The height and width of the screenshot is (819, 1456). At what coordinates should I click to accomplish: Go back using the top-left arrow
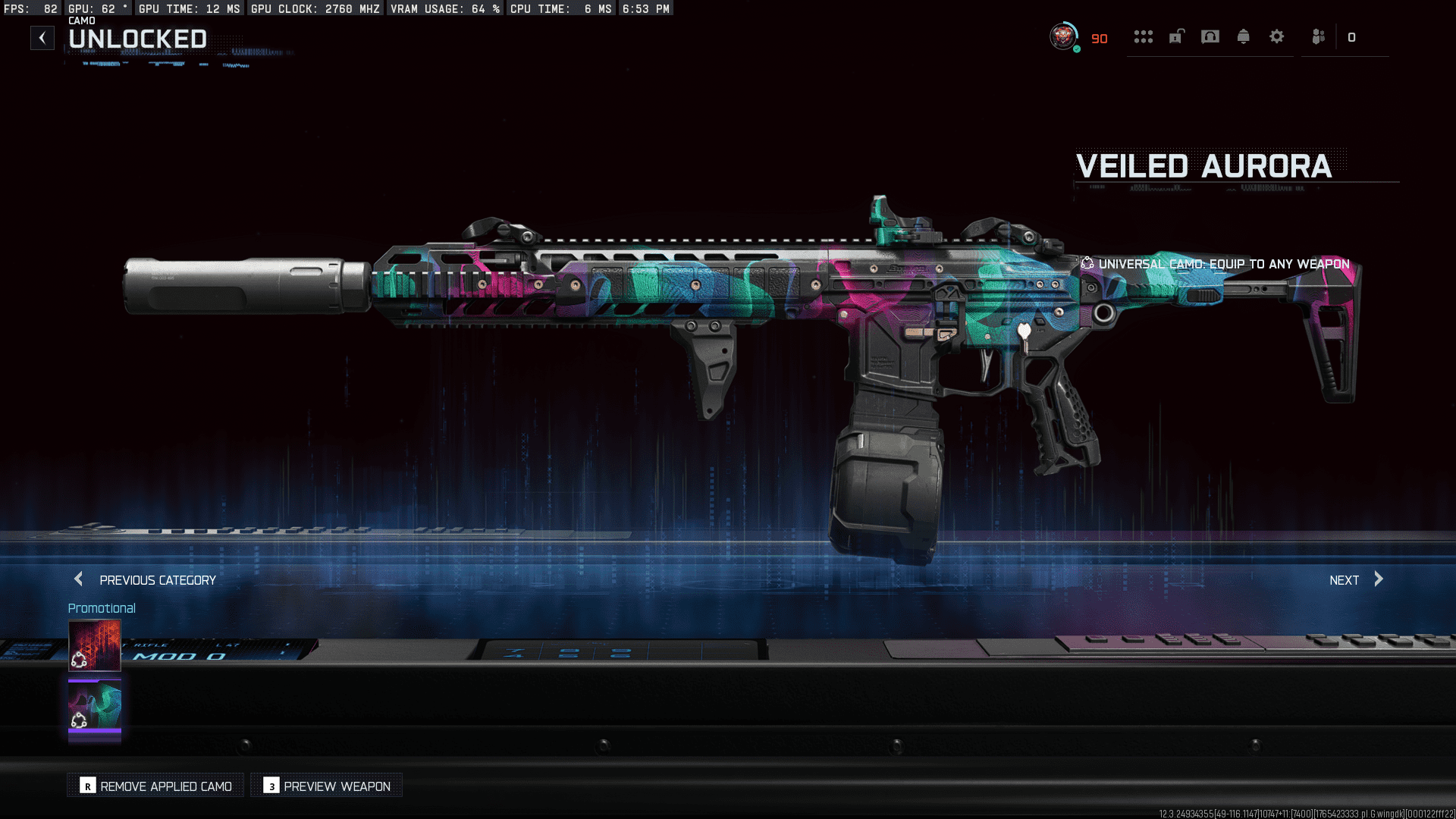click(42, 38)
